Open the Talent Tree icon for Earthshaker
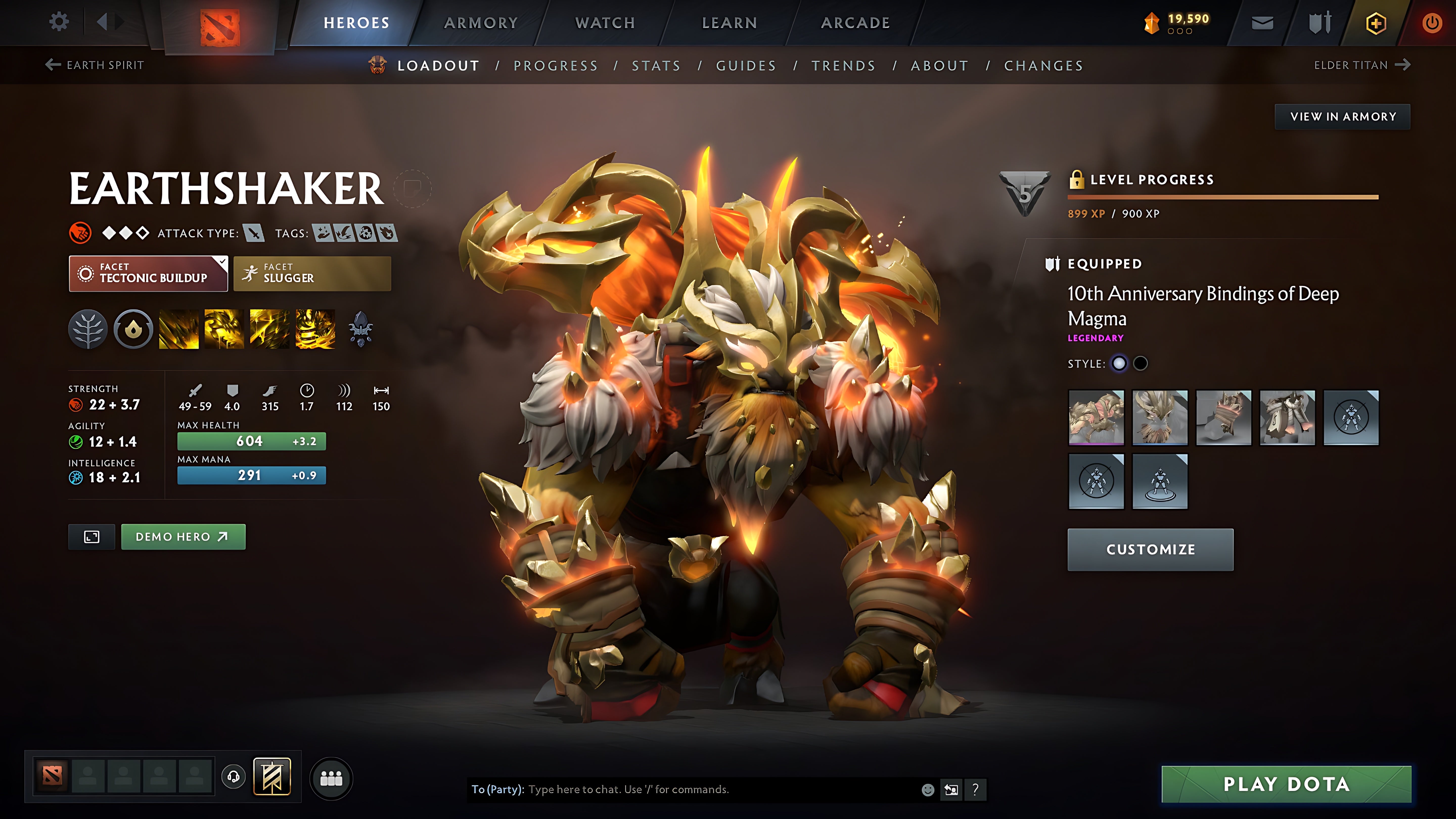Image resolution: width=1456 pixels, height=819 pixels. tap(88, 330)
